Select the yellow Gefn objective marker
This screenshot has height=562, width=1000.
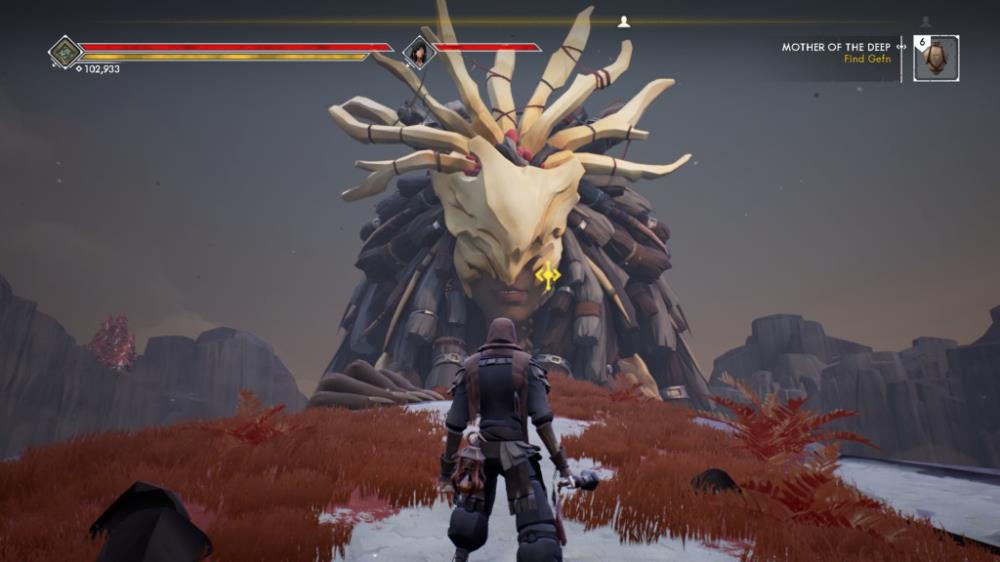point(547,276)
